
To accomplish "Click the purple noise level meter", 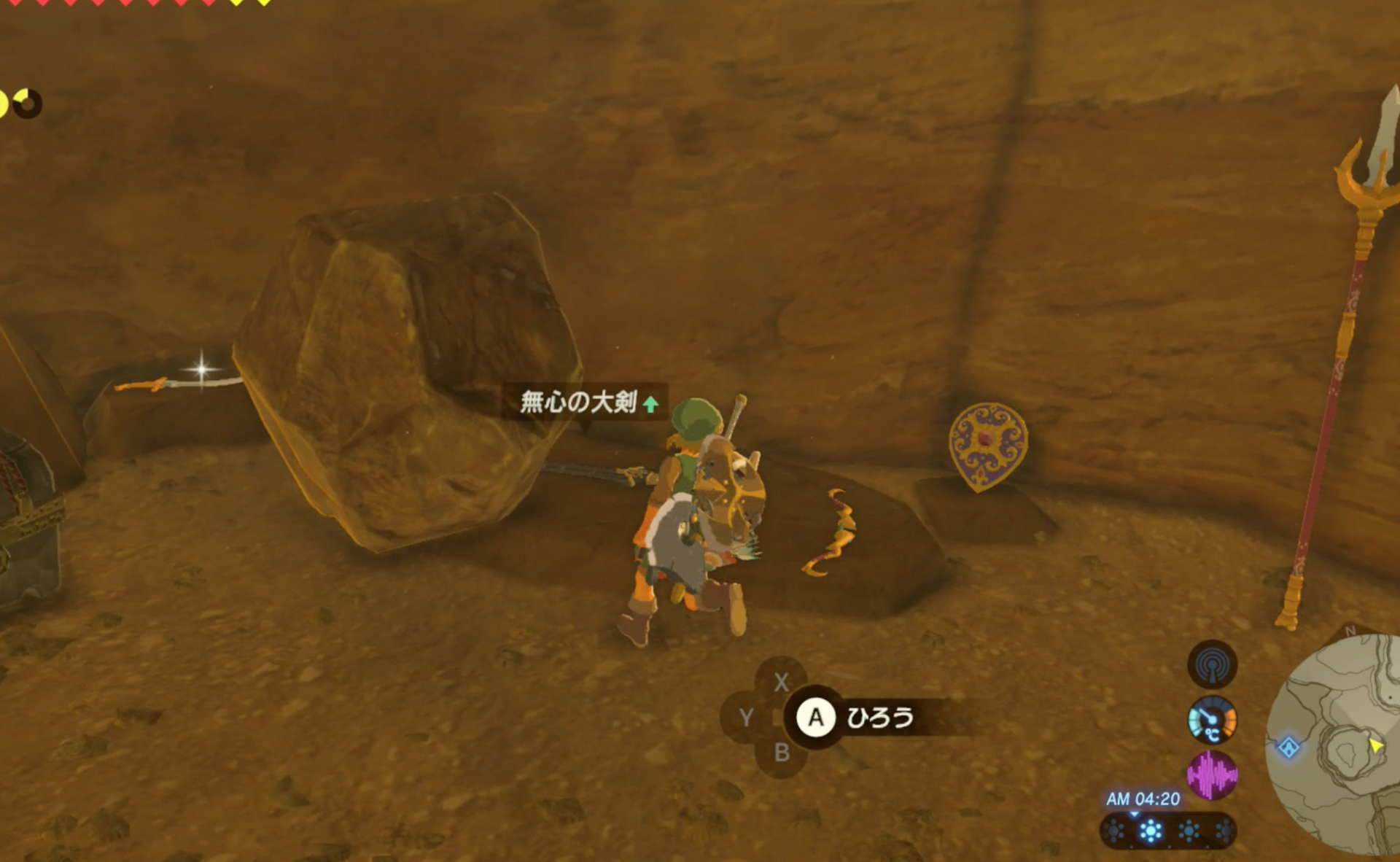I will coord(1213,774).
